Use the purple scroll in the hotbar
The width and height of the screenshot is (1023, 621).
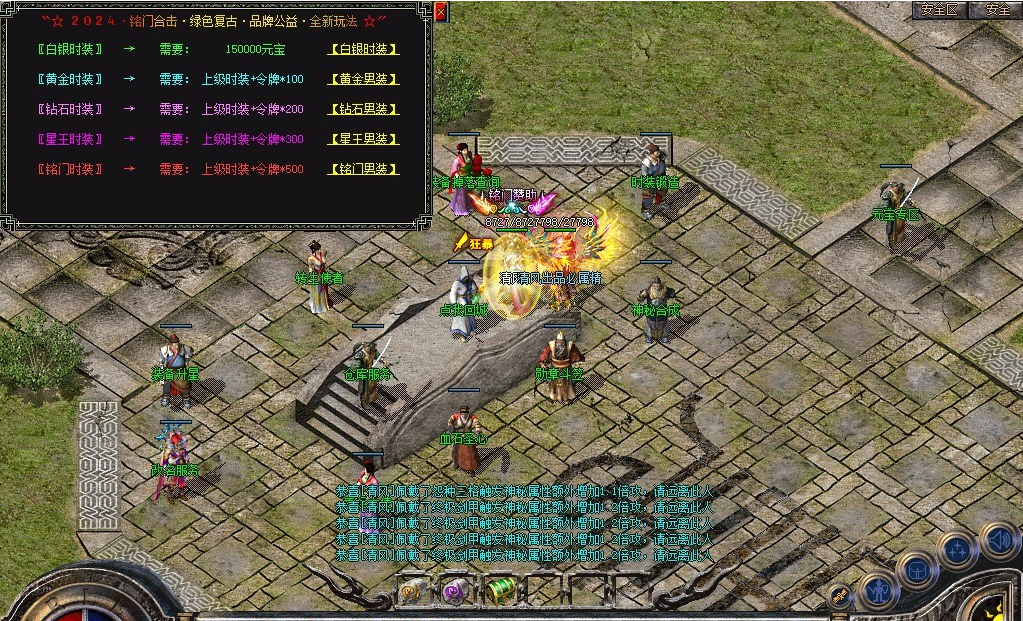456,591
